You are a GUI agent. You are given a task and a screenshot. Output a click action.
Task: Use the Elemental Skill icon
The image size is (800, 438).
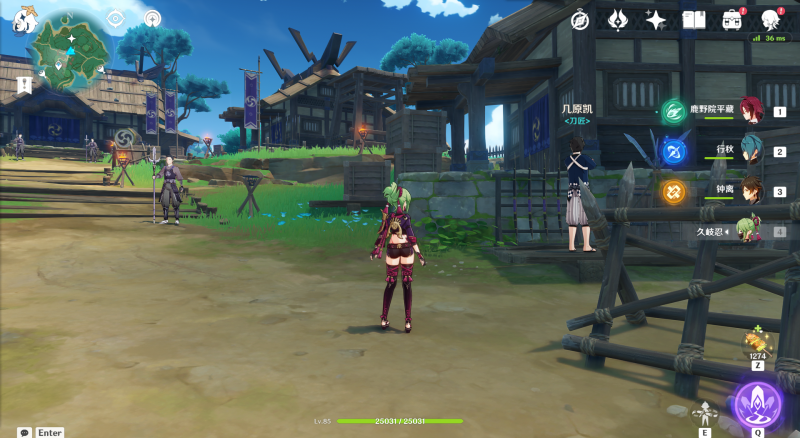(x=706, y=413)
